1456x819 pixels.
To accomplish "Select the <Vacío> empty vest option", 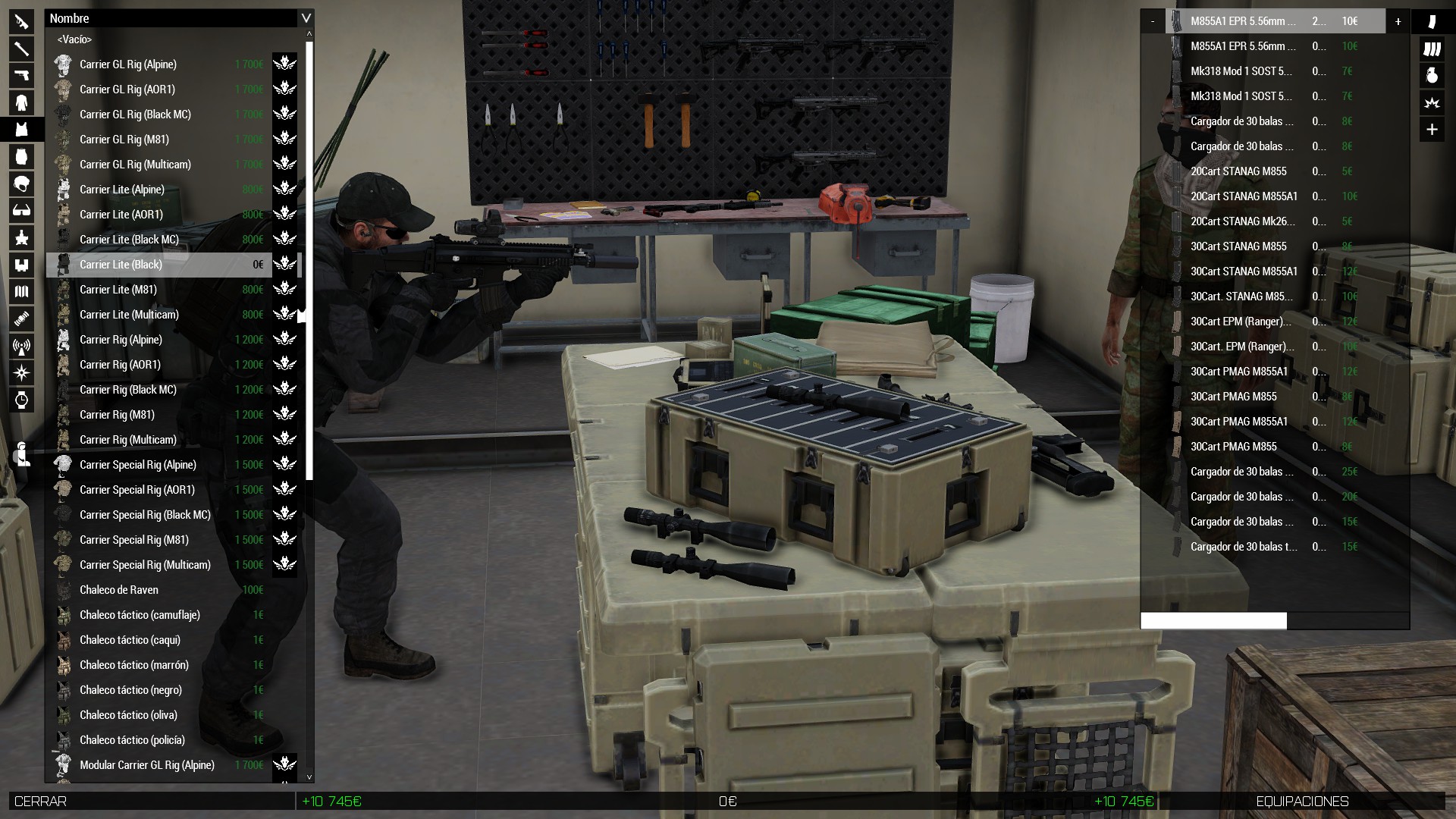I will [74, 39].
